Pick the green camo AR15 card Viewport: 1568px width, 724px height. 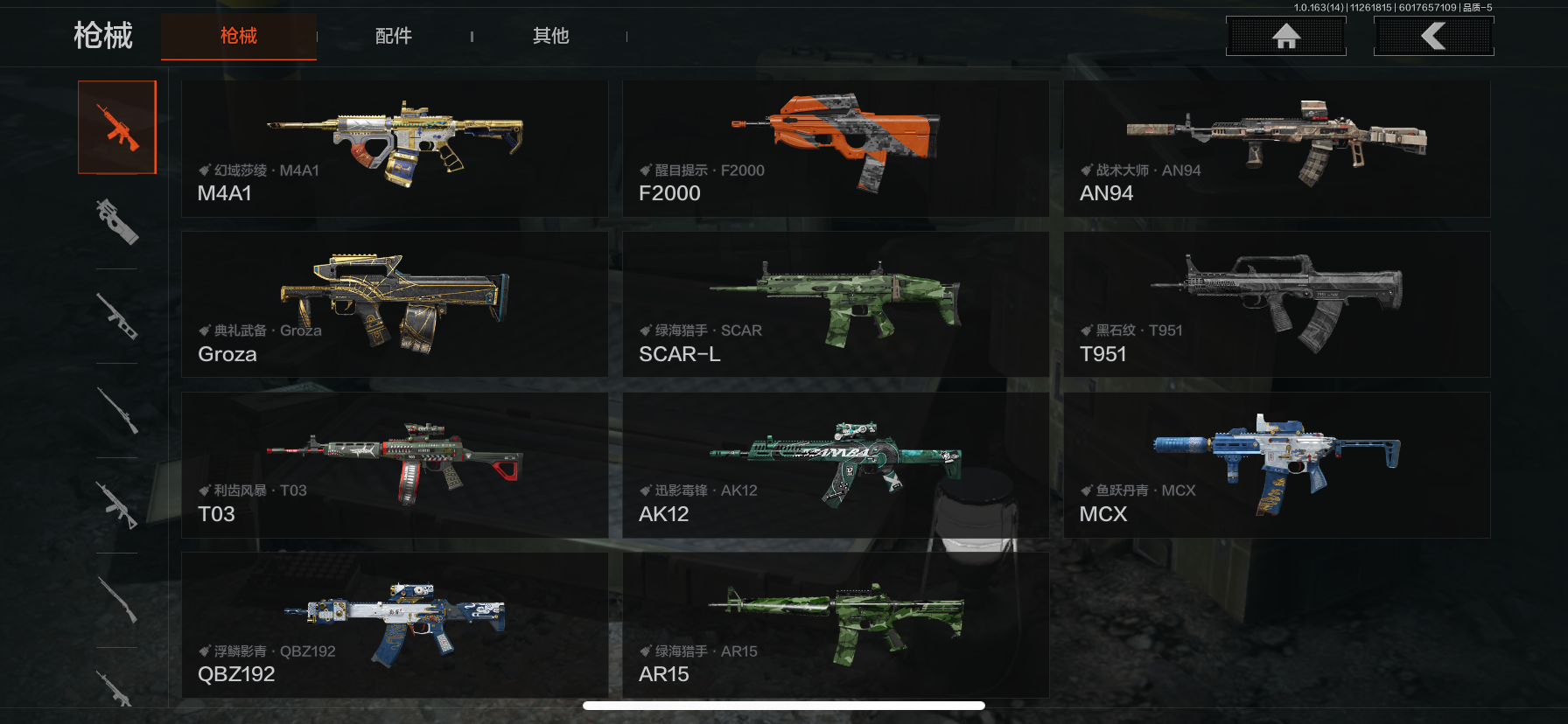[835, 624]
